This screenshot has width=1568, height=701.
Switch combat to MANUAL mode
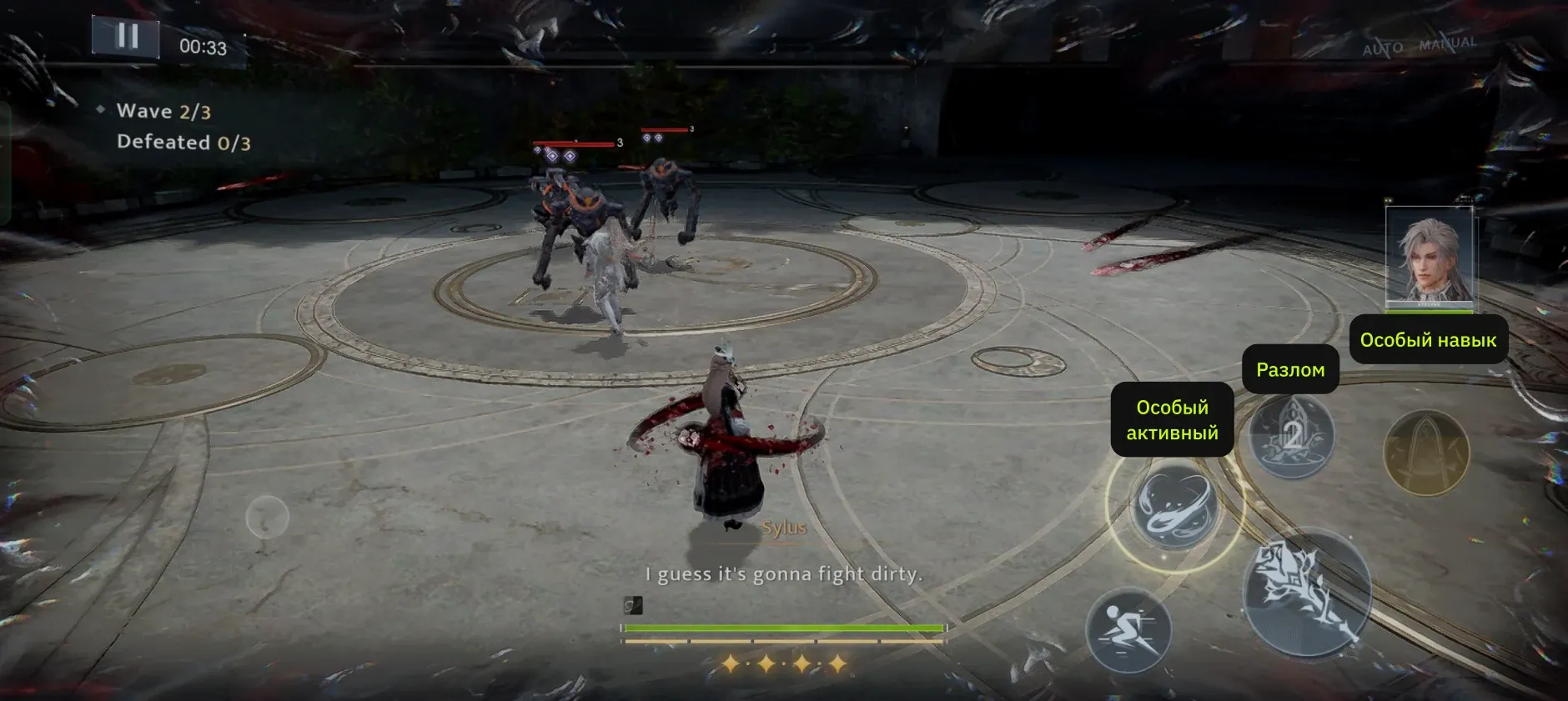pos(1448,43)
